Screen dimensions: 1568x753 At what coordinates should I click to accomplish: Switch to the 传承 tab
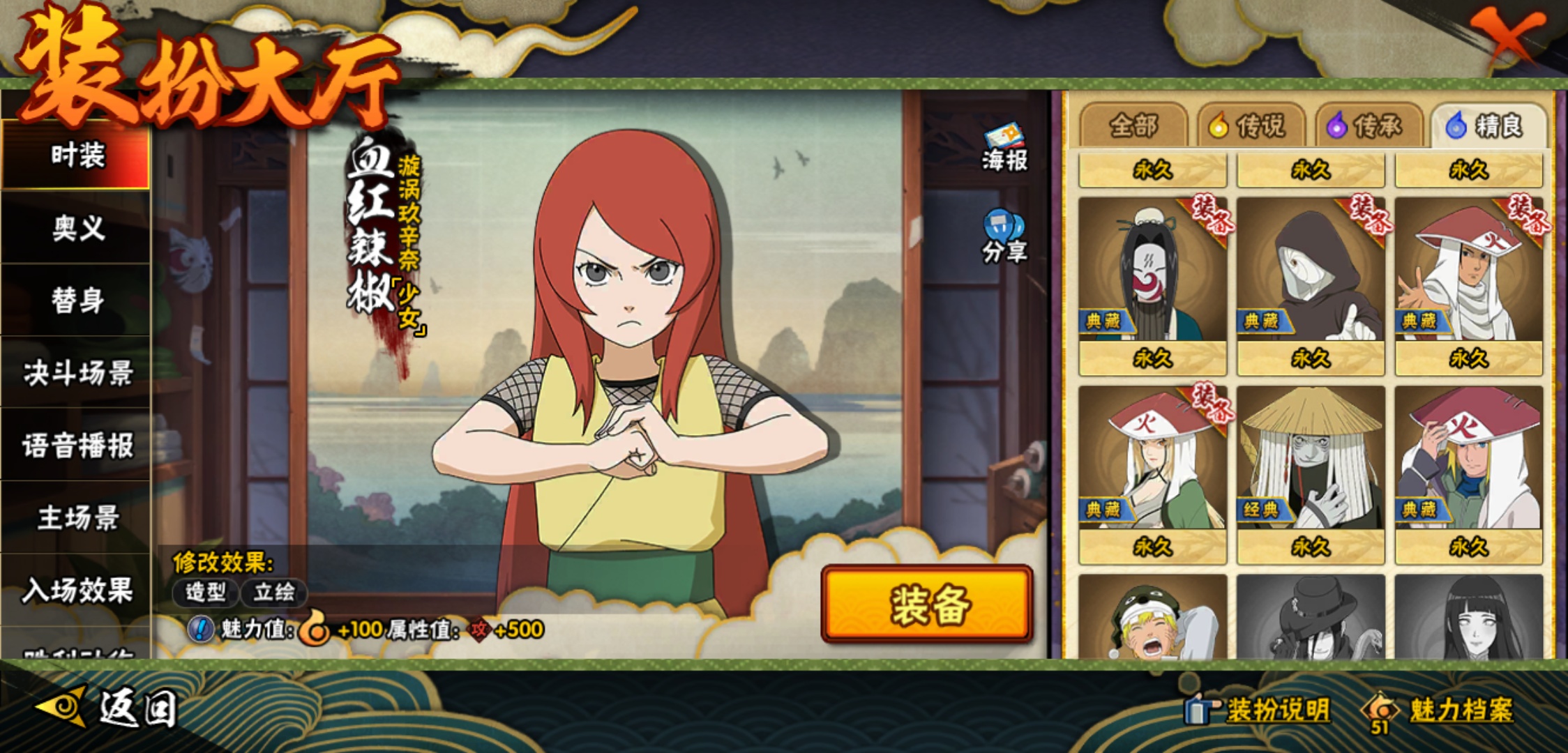(x=1369, y=126)
